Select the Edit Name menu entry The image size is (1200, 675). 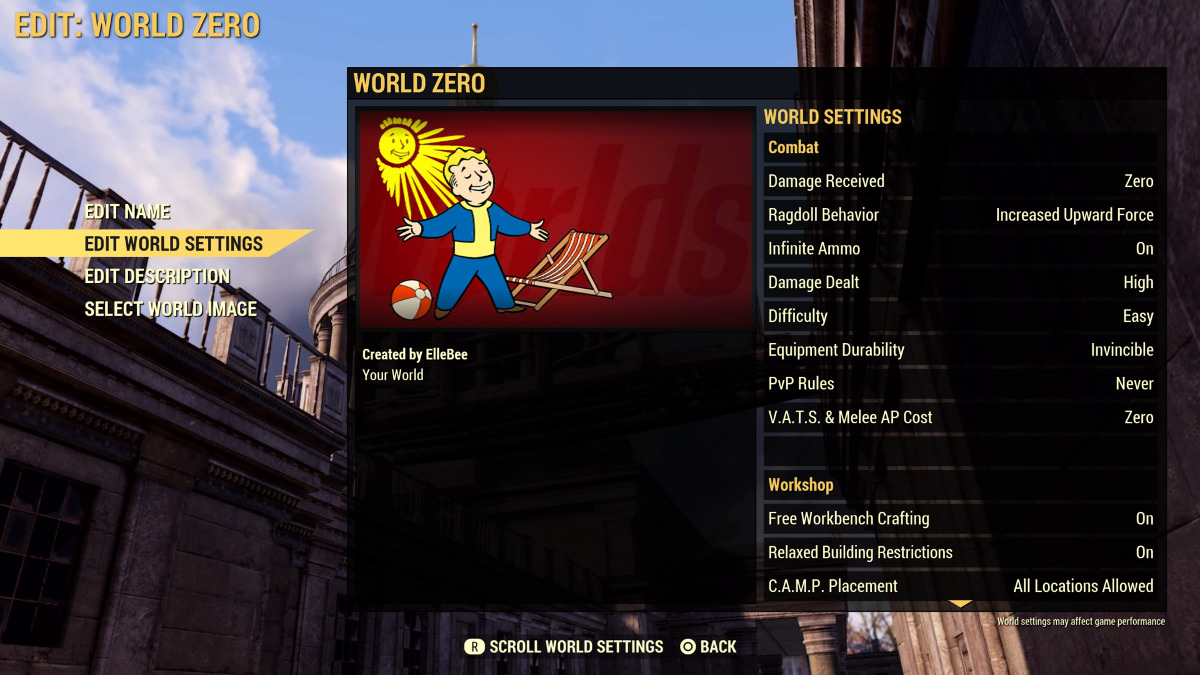pyautogui.click(x=127, y=211)
